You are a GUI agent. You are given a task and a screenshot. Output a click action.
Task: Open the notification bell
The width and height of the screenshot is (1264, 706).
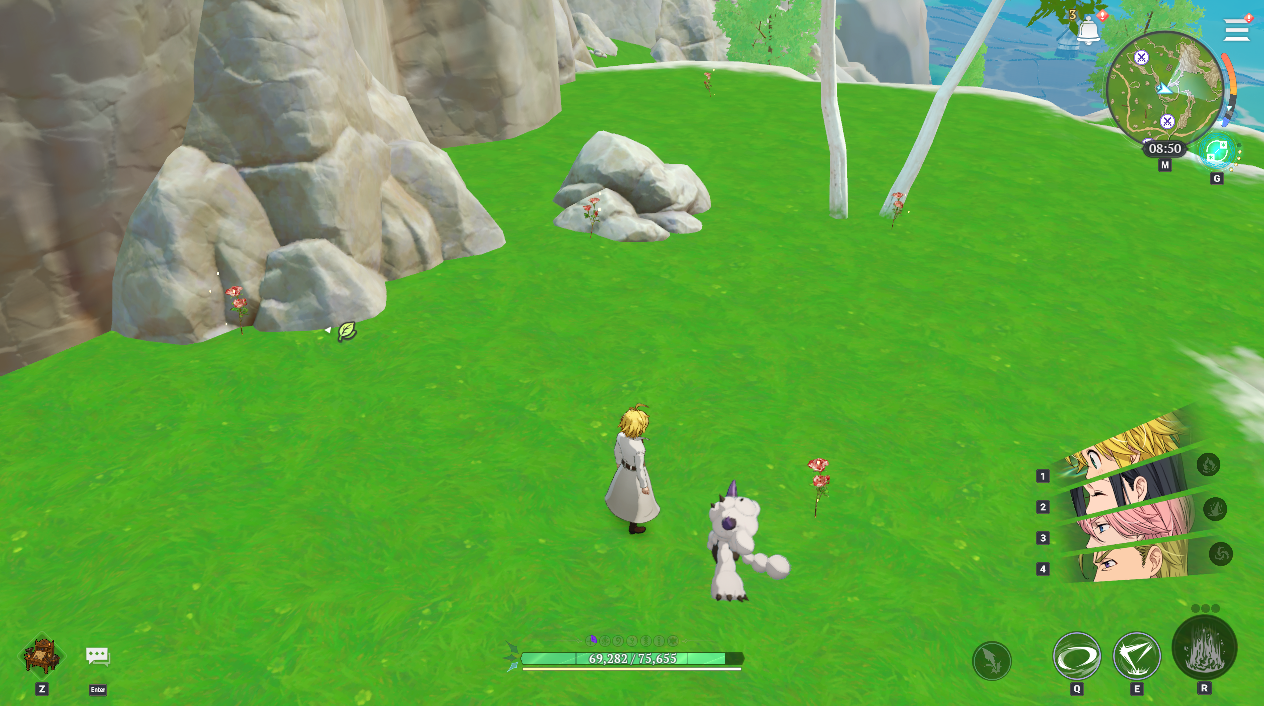pyautogui.click(x=1088, y=31)
